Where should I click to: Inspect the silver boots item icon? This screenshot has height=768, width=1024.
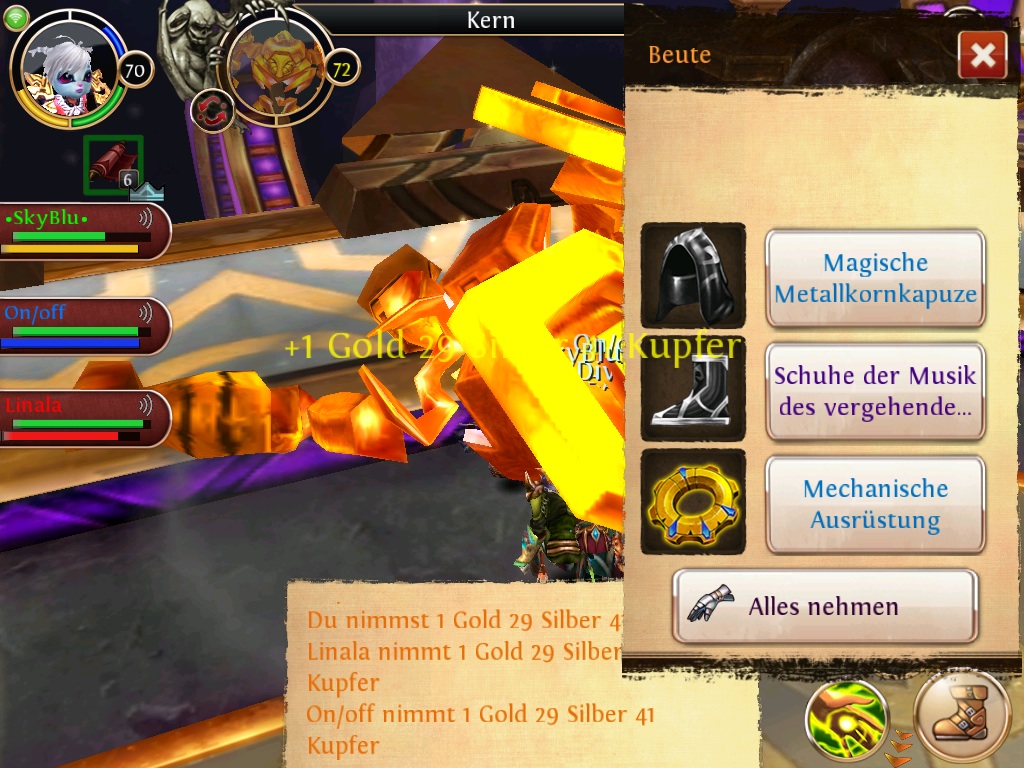693,389
